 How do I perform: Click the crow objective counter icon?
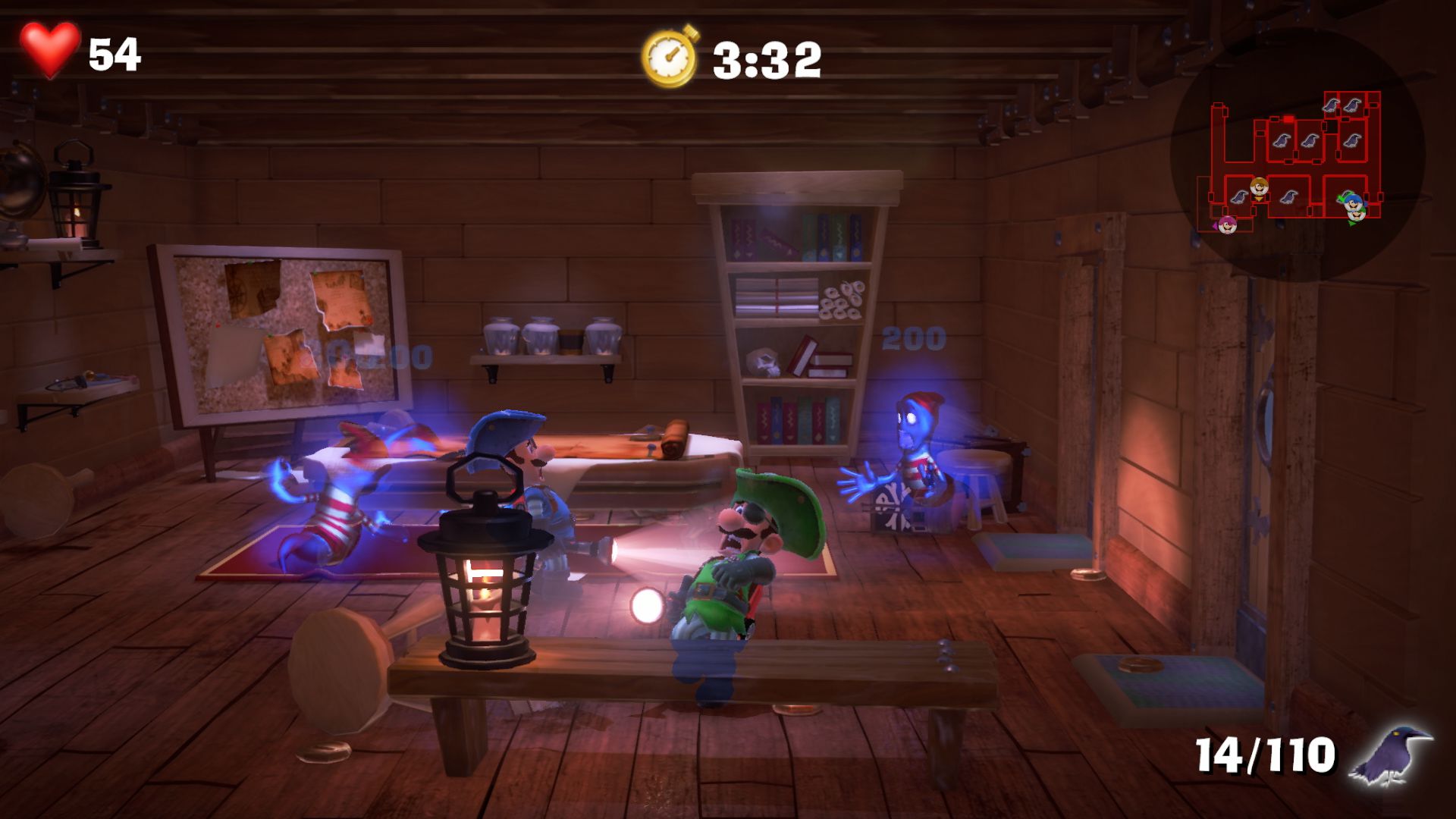[1392, 755]
